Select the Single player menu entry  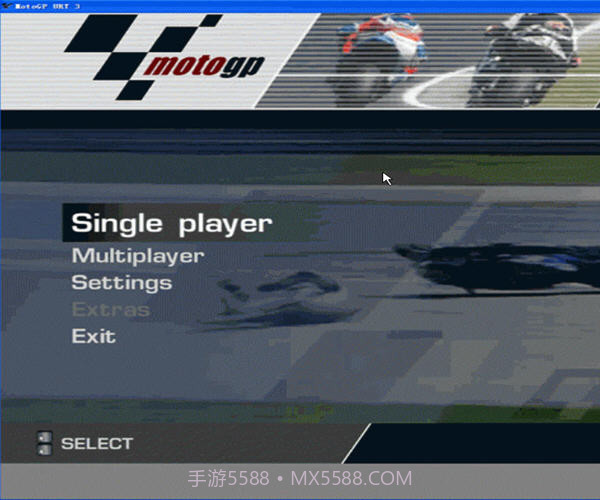tap(170, 223)
